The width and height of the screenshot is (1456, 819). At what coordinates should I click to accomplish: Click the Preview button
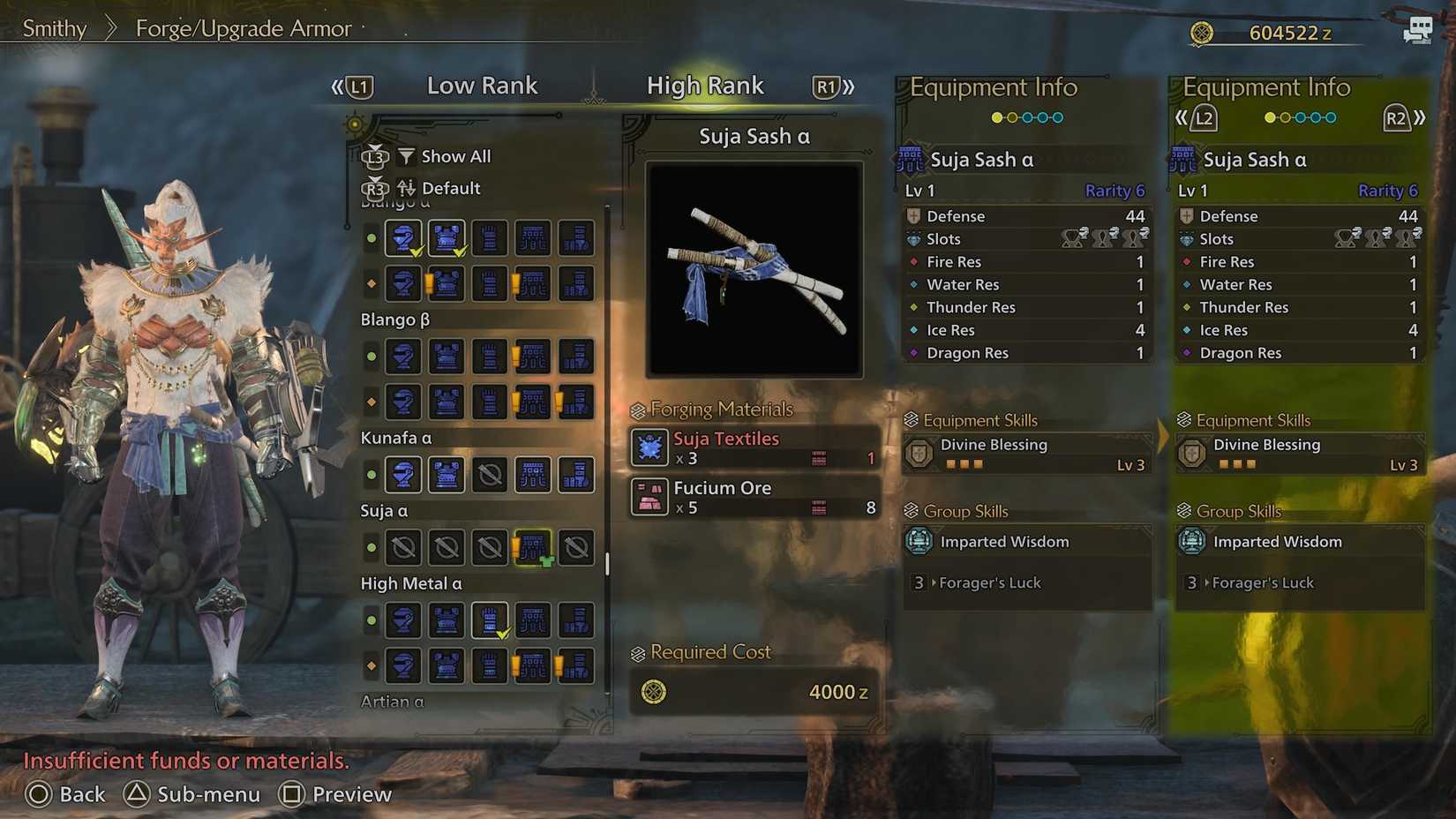click(x=334, y=794)
